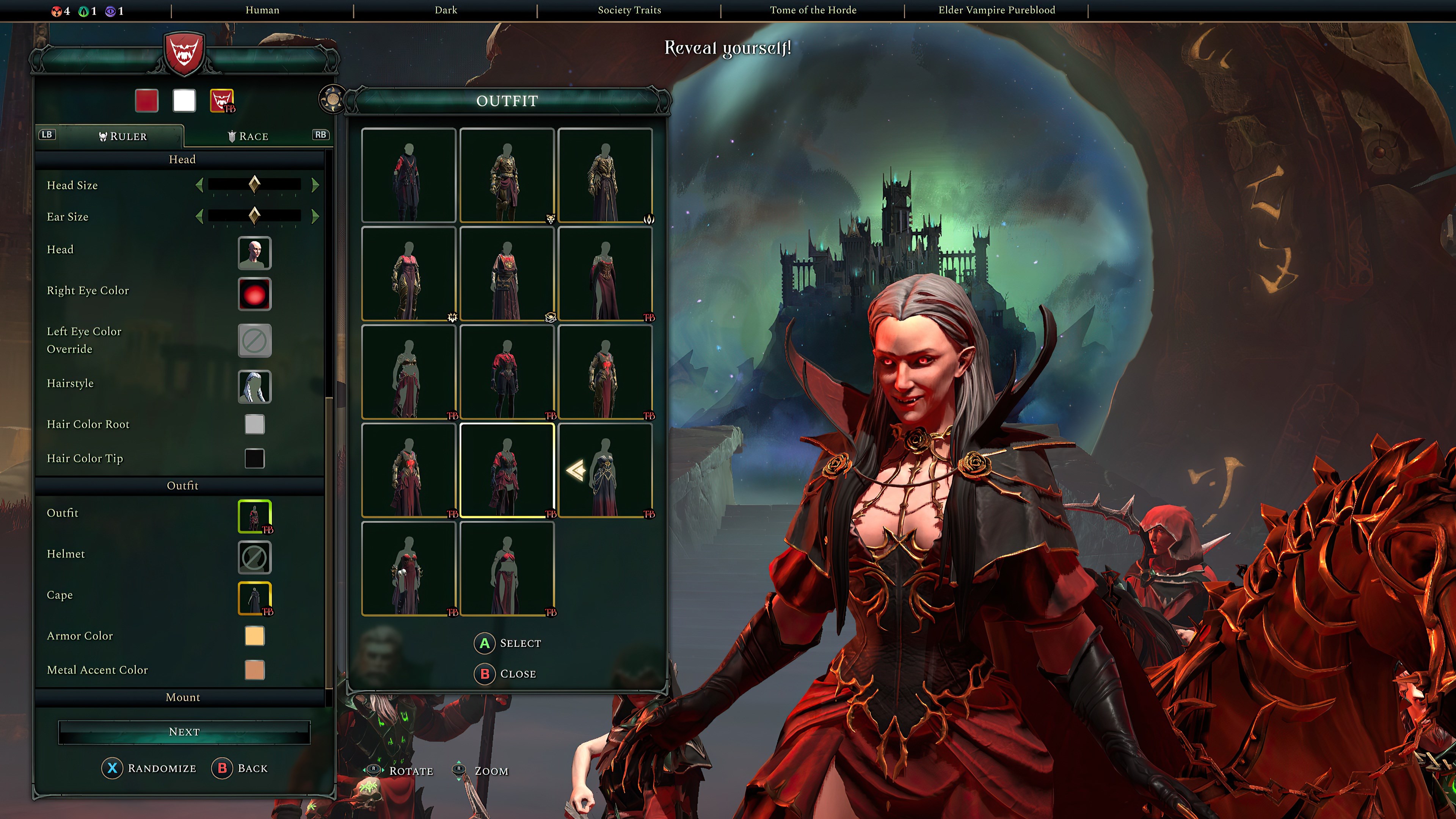Change the Armor Color swatch

click(x=254, y=636)
